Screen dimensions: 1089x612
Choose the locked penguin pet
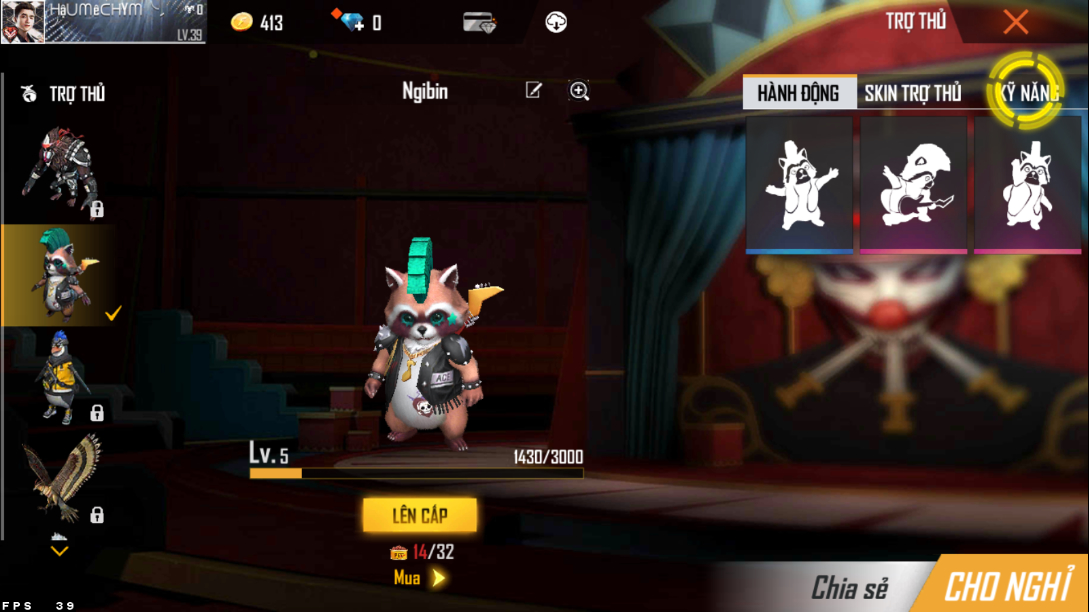pyautogui.click(x=60, y=376)
